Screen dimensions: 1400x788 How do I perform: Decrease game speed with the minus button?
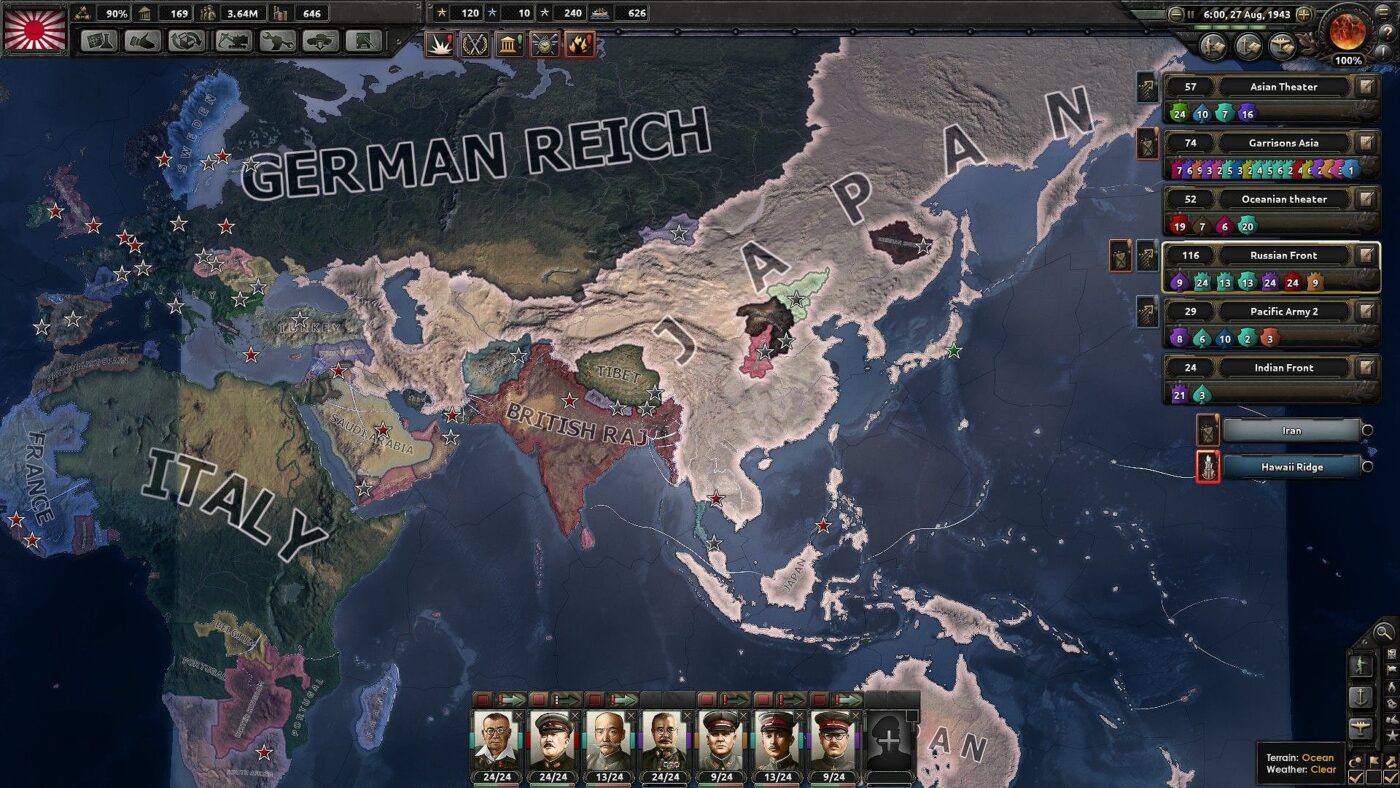coord(1176,15)
